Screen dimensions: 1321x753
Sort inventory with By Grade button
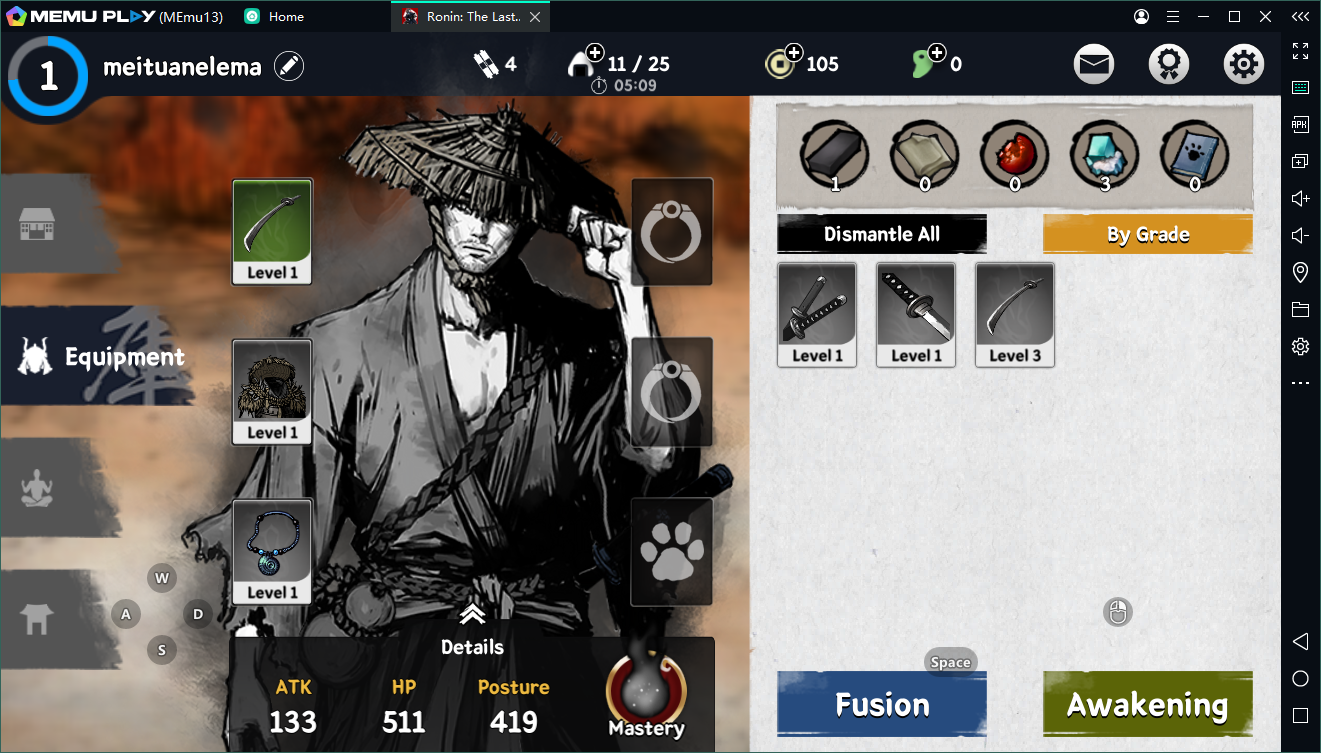tap(1147, 234)
